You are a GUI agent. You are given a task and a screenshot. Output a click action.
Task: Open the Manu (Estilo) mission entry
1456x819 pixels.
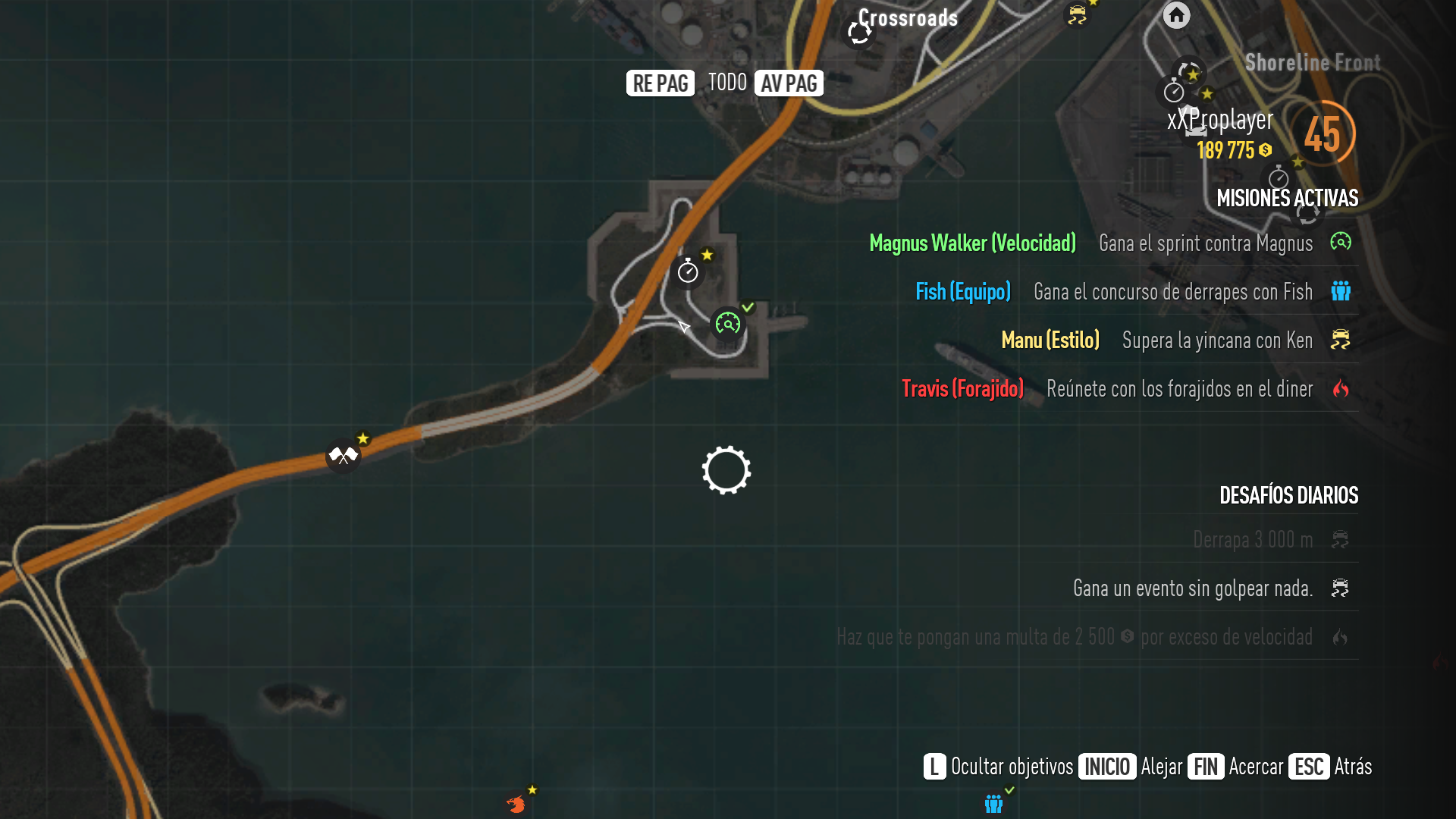tap(1050, 340)
